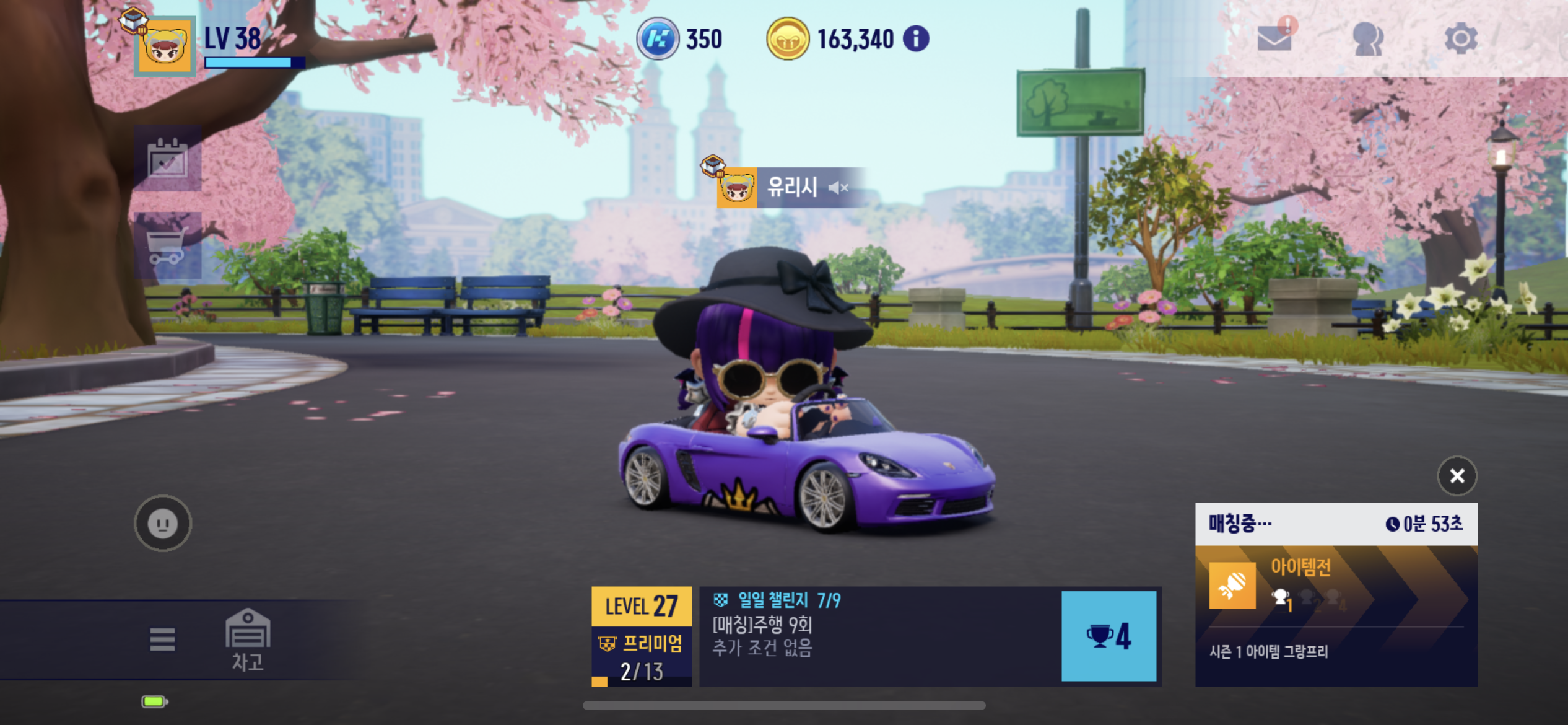1568x725 pixels.
Task: Open the LEVEL 27 premium pass panel
Action: point(642,636)
